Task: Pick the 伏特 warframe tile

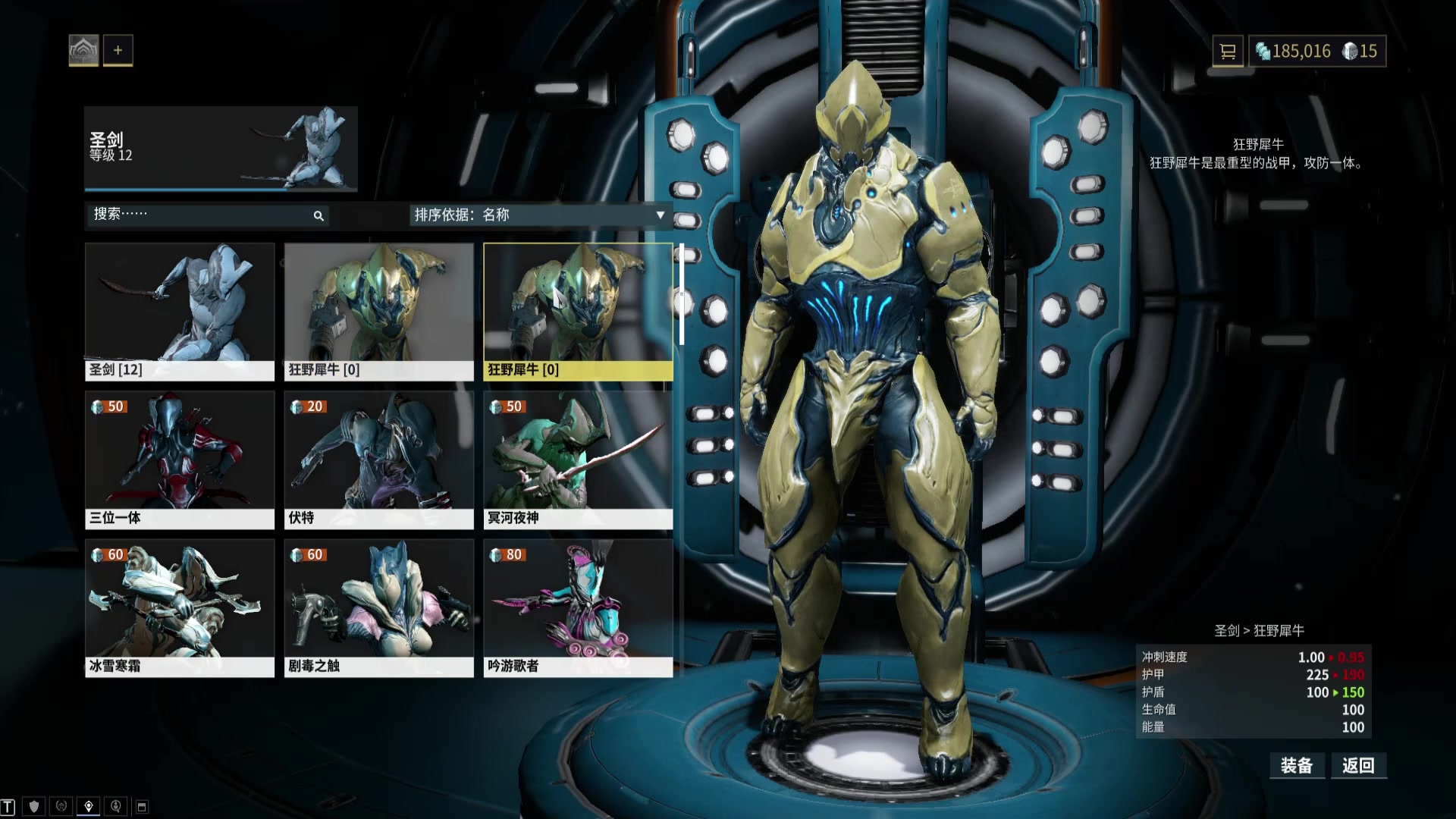Action: tap(378, 460)
